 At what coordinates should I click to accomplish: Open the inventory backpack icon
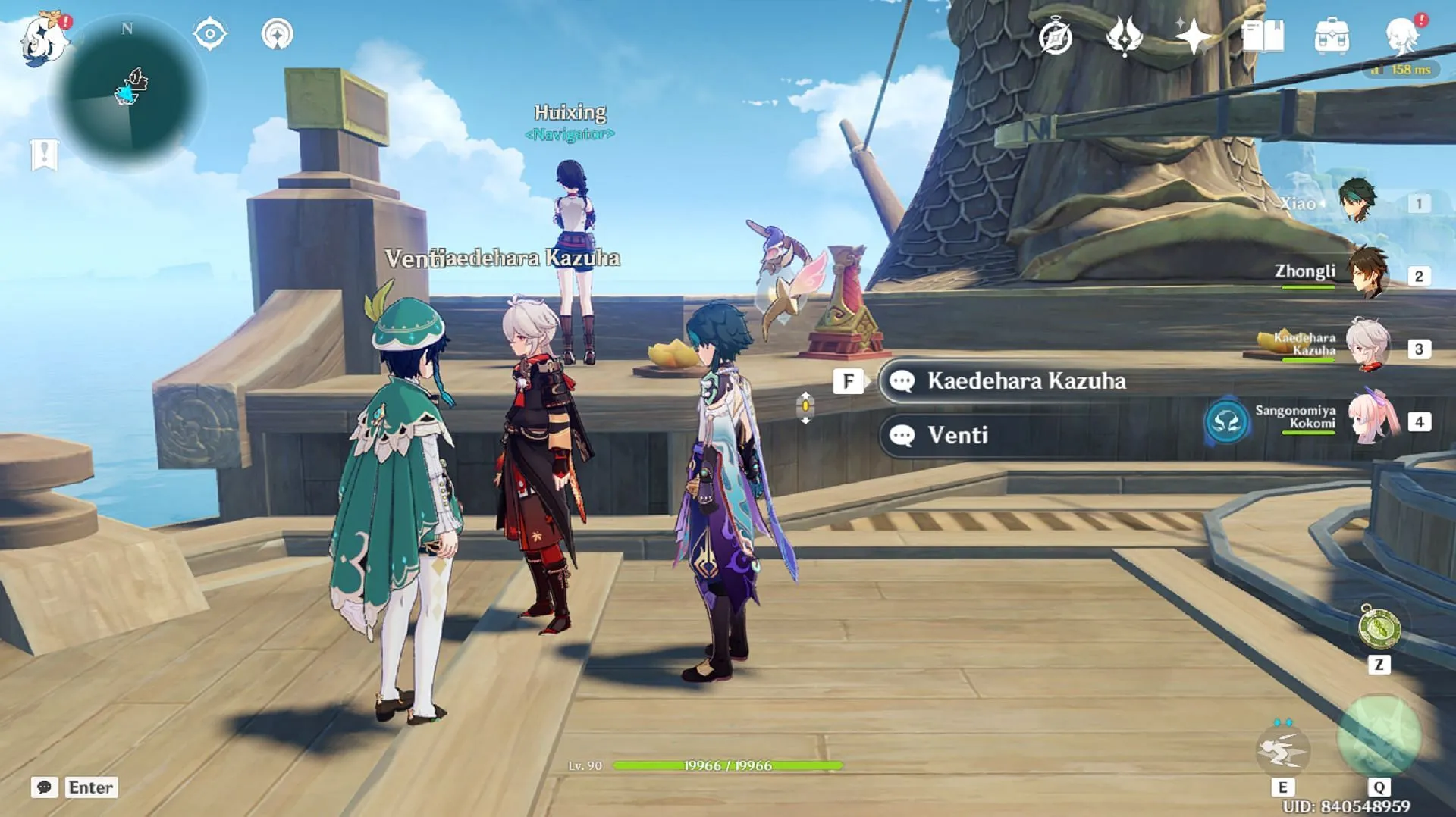coord(1332,36)
